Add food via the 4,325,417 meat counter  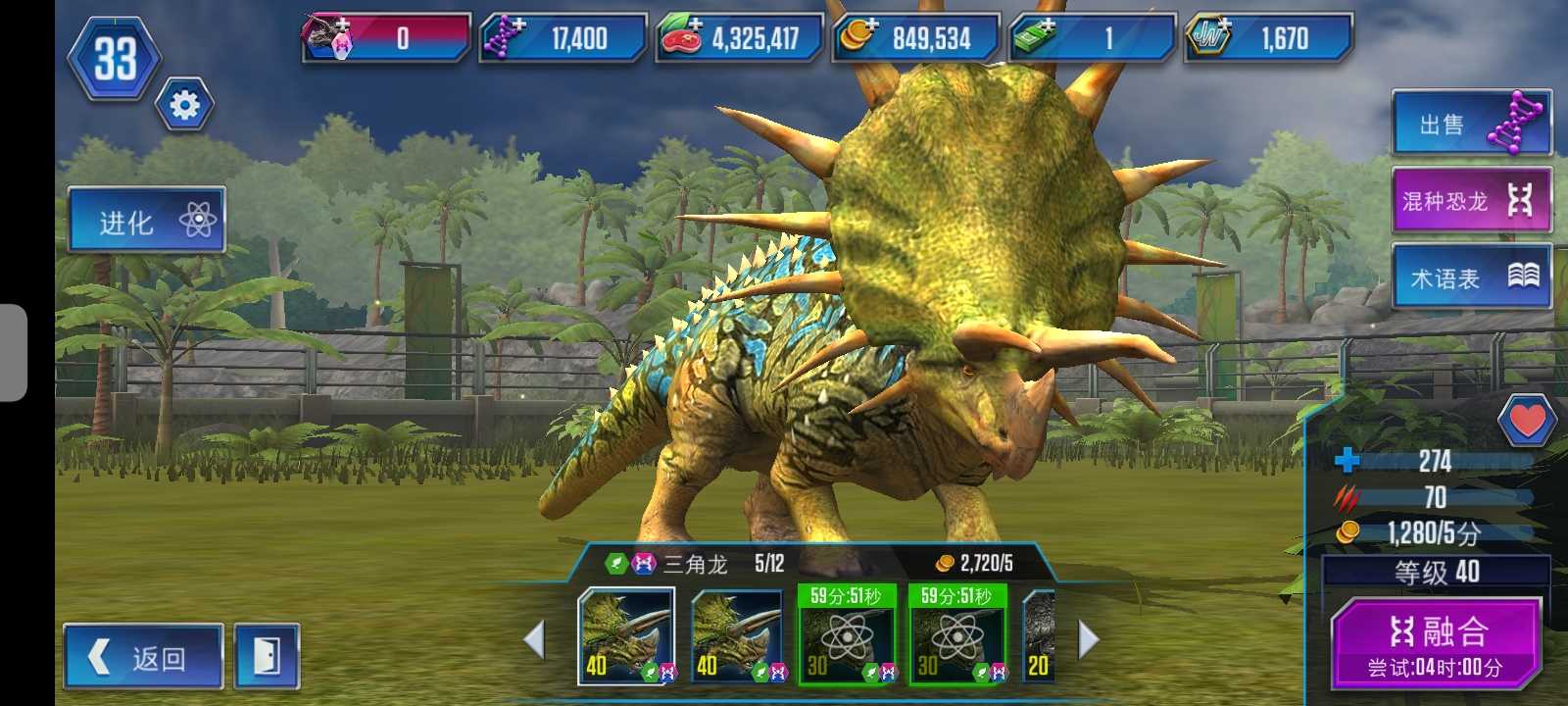(739, 38)
